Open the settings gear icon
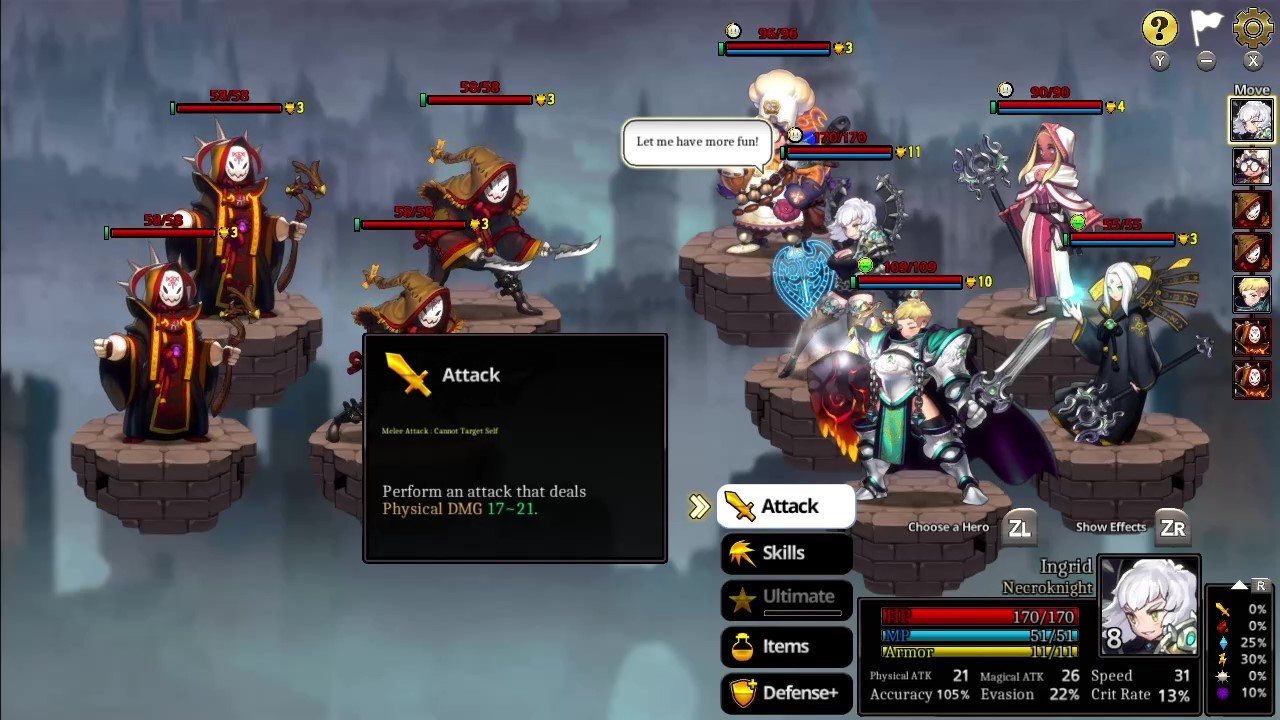The width and height of the screenshot is (1280, 720). click(1253, 27)
